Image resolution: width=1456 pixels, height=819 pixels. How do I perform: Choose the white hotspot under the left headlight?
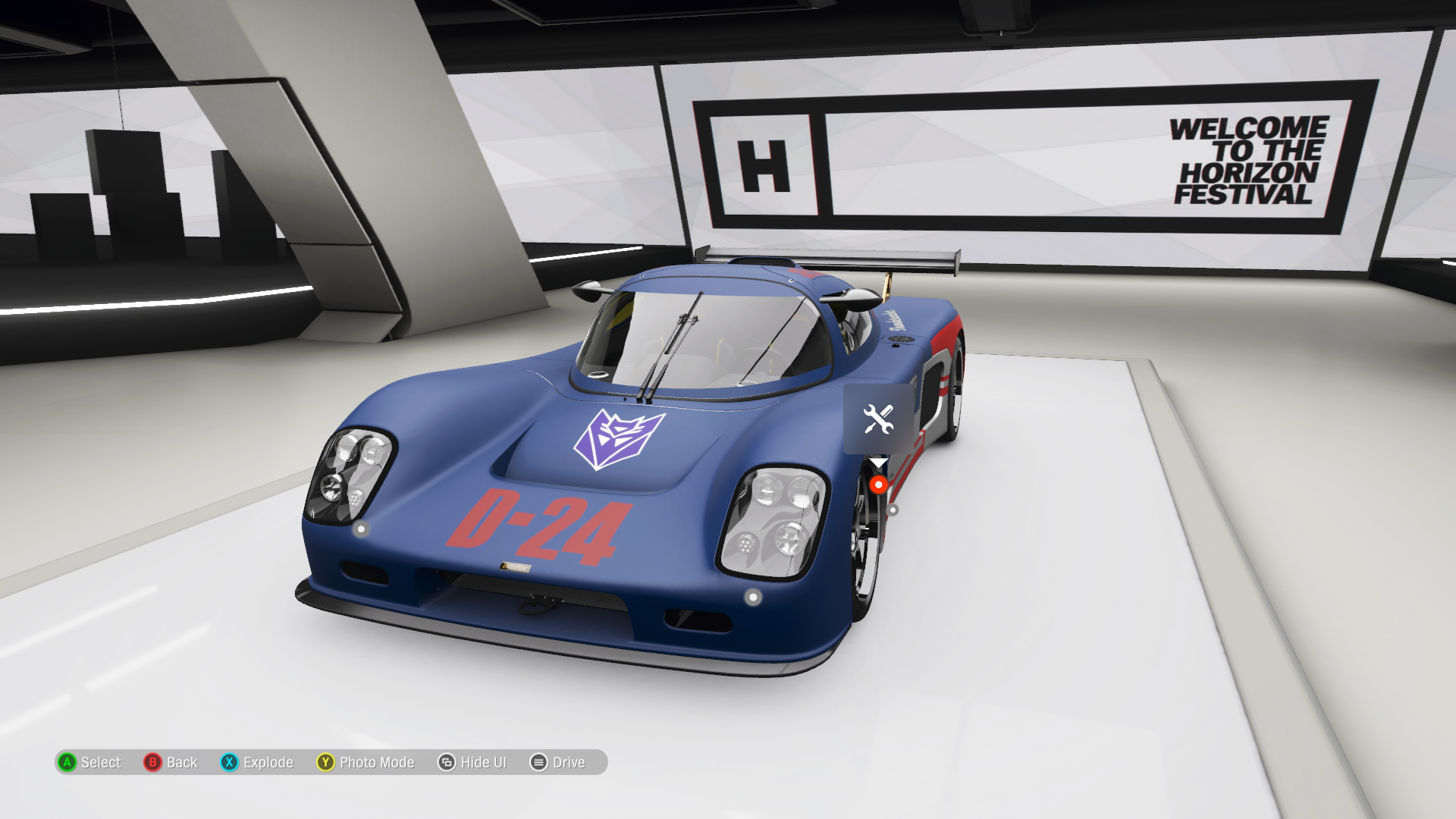[x=361, y=529]
